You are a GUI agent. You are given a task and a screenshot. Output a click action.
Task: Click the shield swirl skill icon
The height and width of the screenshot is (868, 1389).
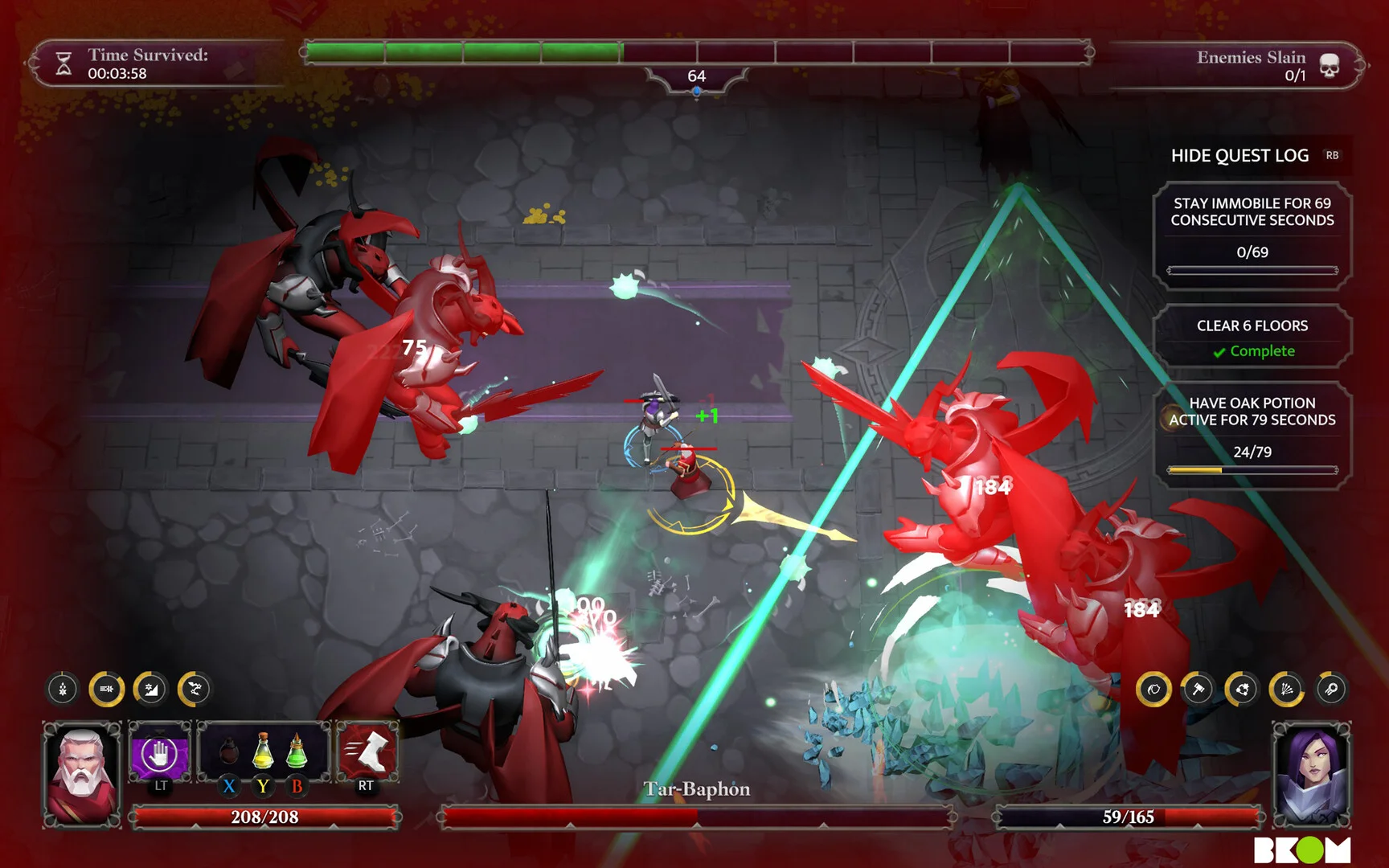(1153, 690)
